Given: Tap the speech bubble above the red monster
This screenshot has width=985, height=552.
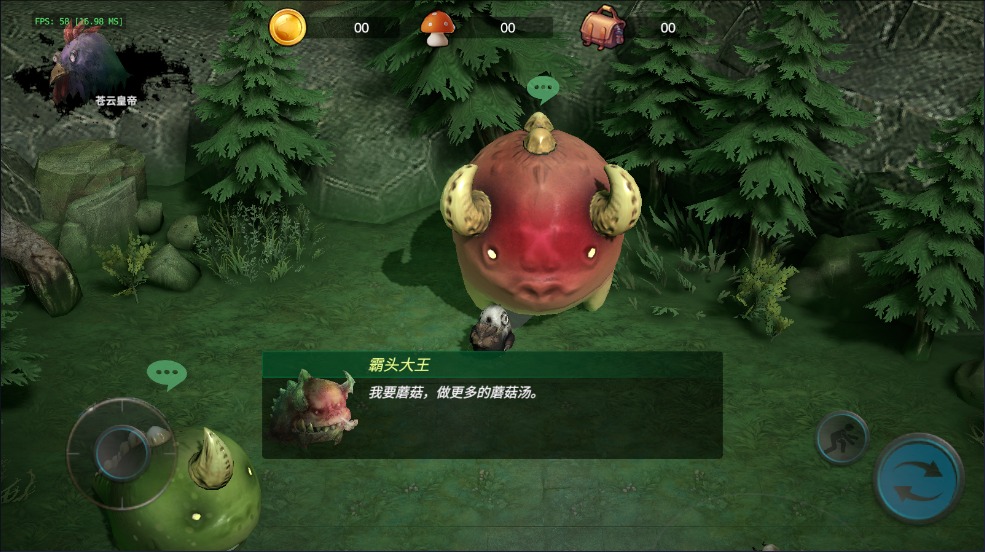Looking at the screenshot, I should pos(543,90).
